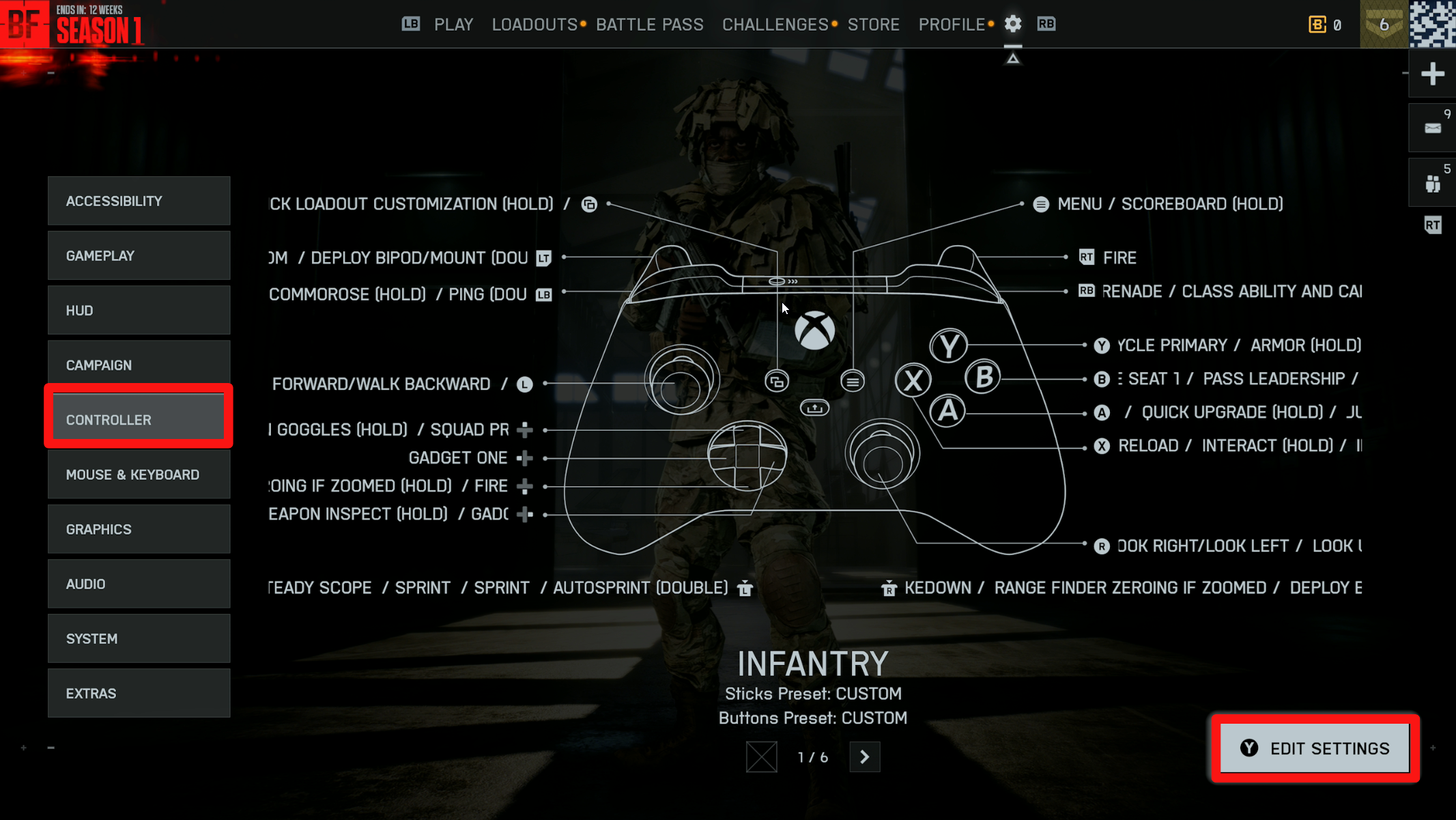Click the RB shoulder button icon in top bar

click(1046, 24)
